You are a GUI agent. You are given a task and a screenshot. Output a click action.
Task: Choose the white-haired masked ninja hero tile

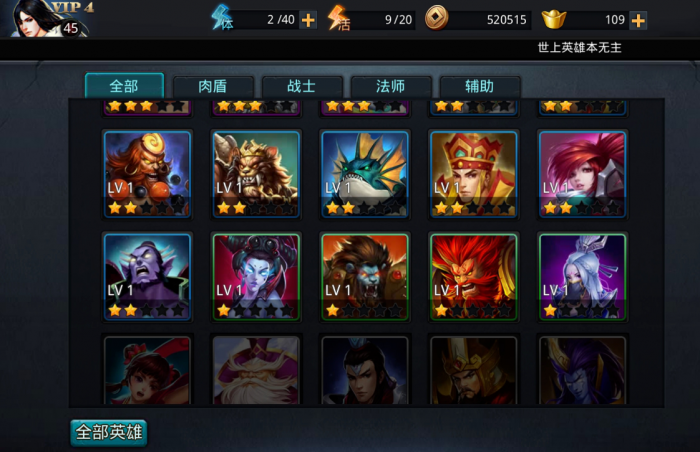click(x=582, y=276)
